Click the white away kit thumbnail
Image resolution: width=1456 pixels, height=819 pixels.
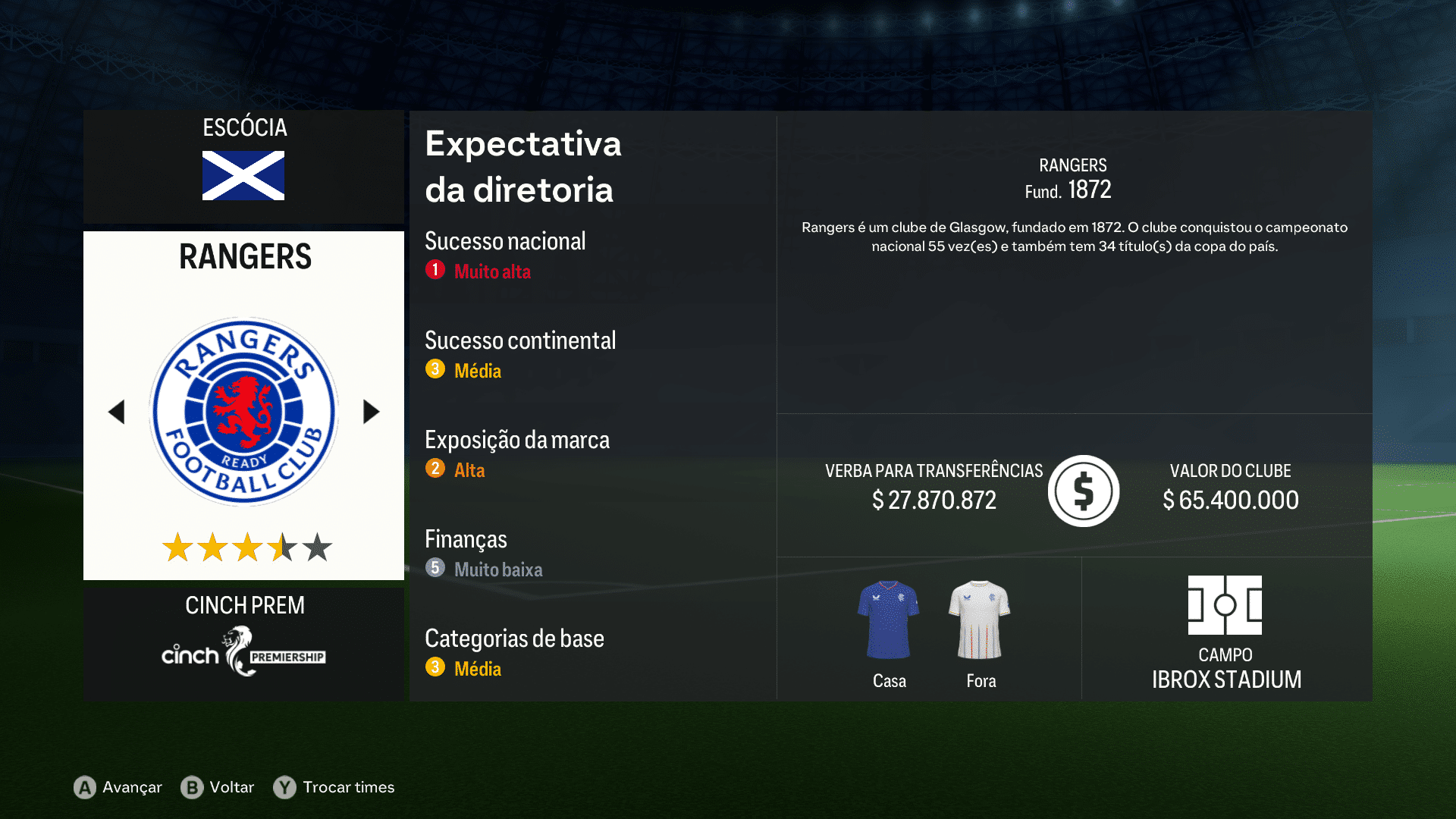tap(980, 618)
